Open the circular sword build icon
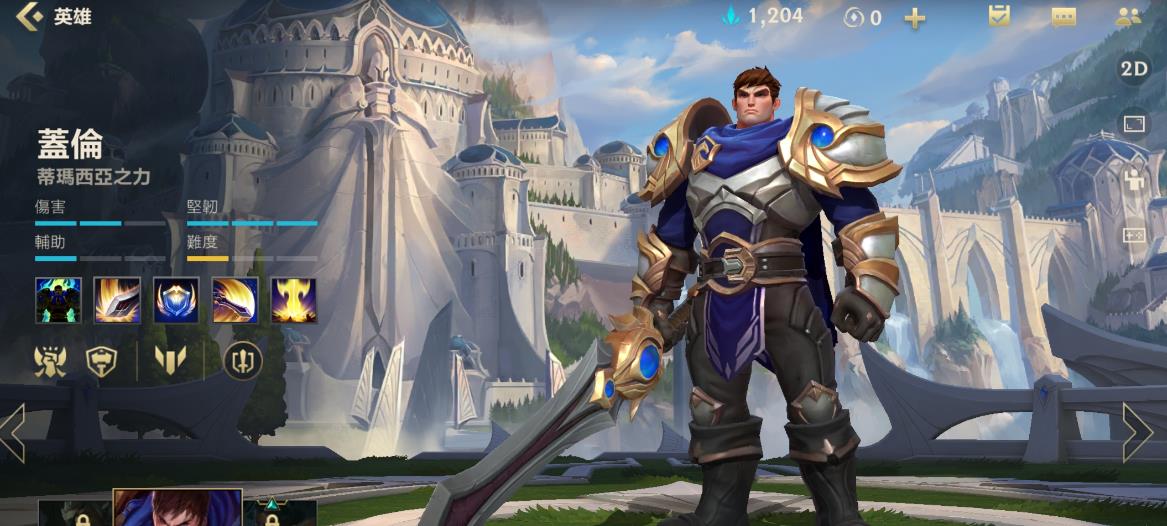The image size is (1167, 526). pyautogui.click(x=243, y=361)
